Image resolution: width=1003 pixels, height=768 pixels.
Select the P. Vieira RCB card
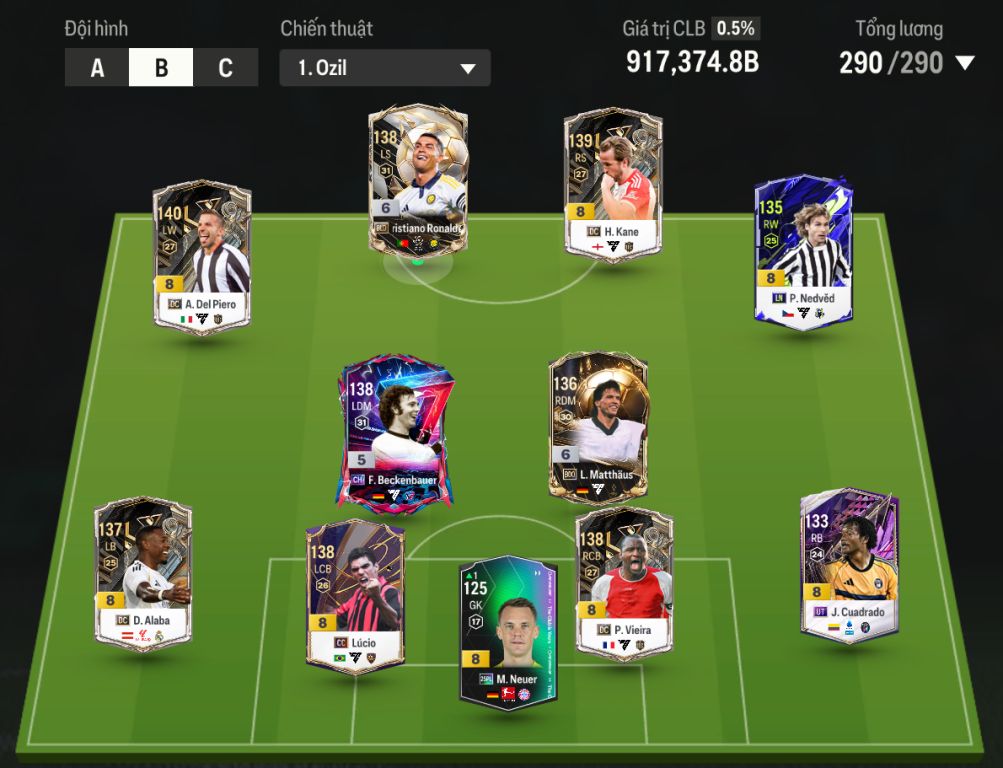click(x=624, y=582)
